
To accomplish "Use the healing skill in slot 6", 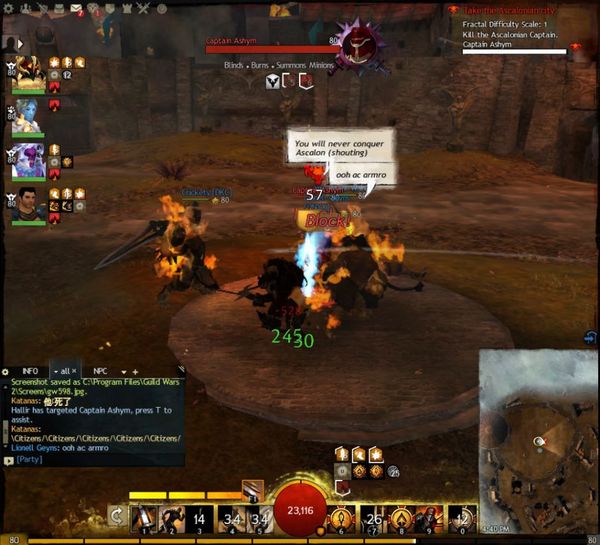I will pyautogui.click(x=343, y=518).
